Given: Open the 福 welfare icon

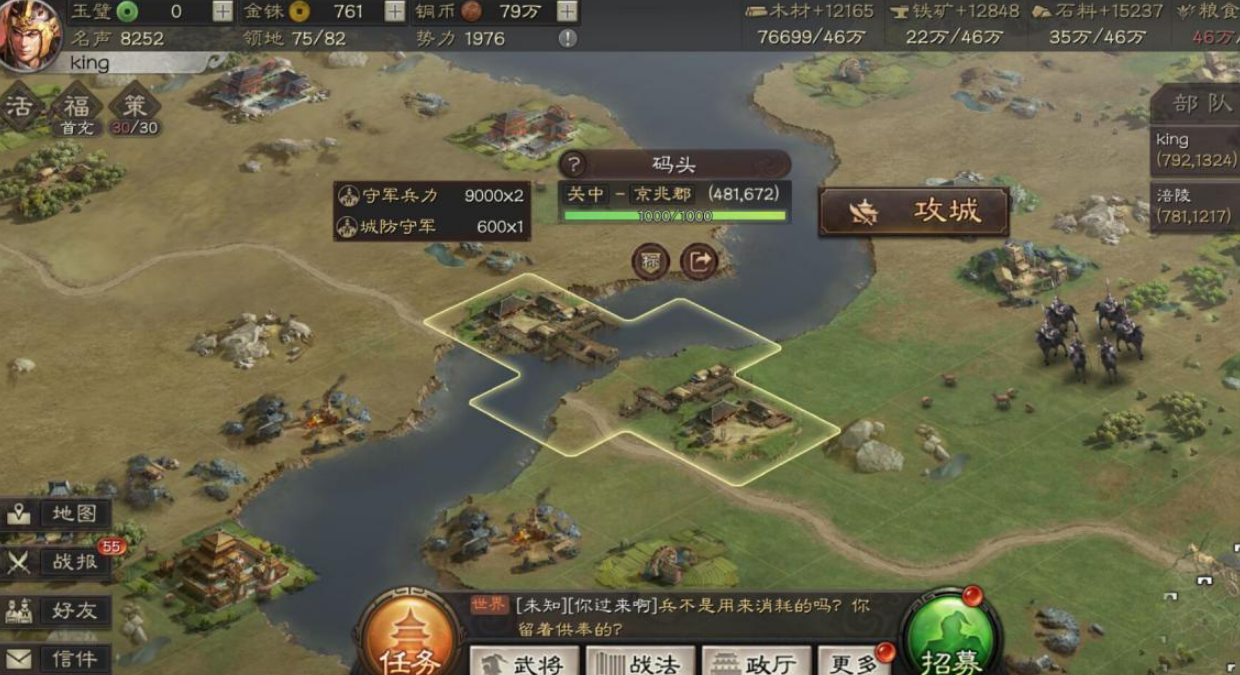Looking at the screenshot, I should pyautogui.click(x=77, y=108).
